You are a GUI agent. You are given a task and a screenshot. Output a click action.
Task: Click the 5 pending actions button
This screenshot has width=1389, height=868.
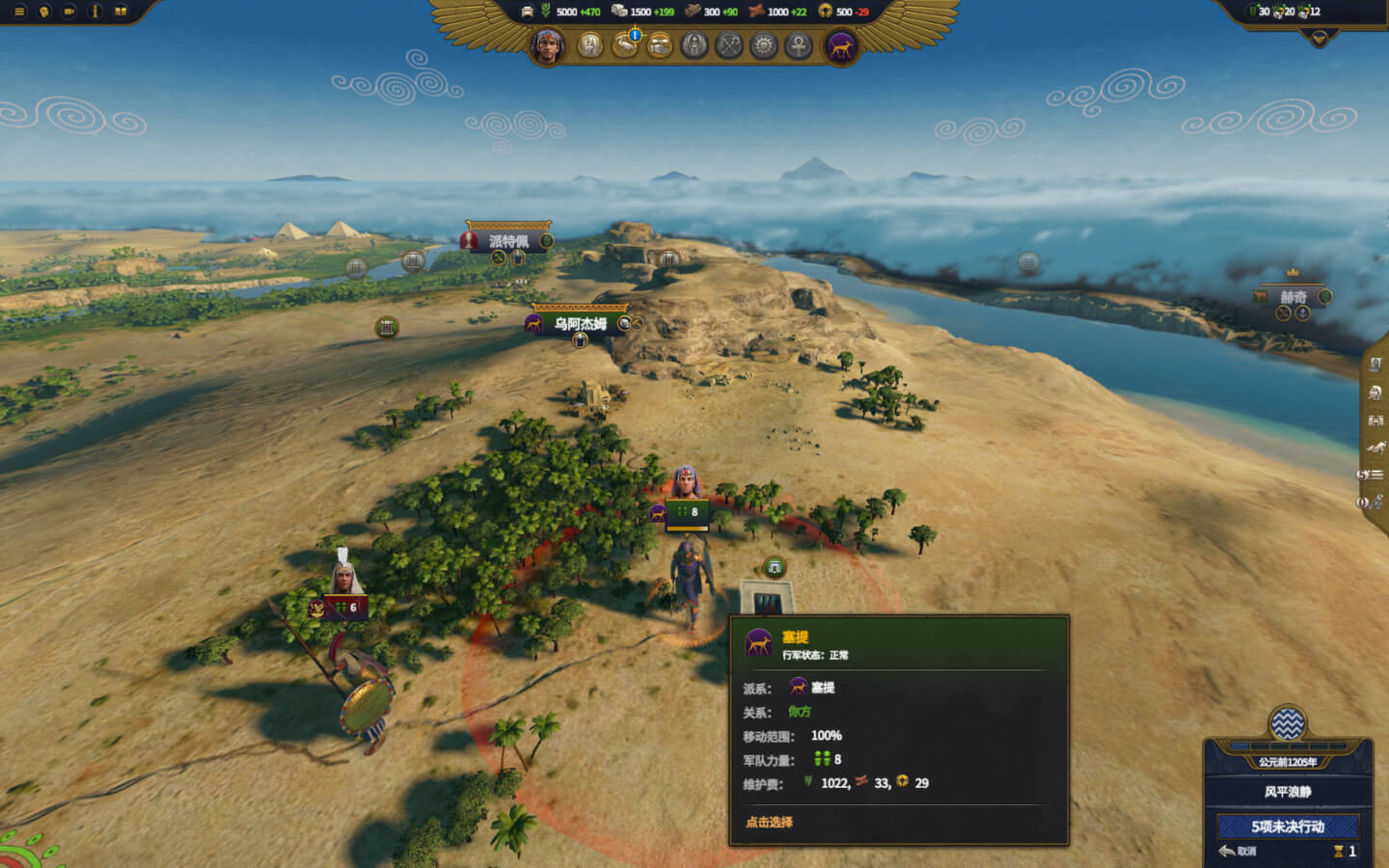(1288, 827)
